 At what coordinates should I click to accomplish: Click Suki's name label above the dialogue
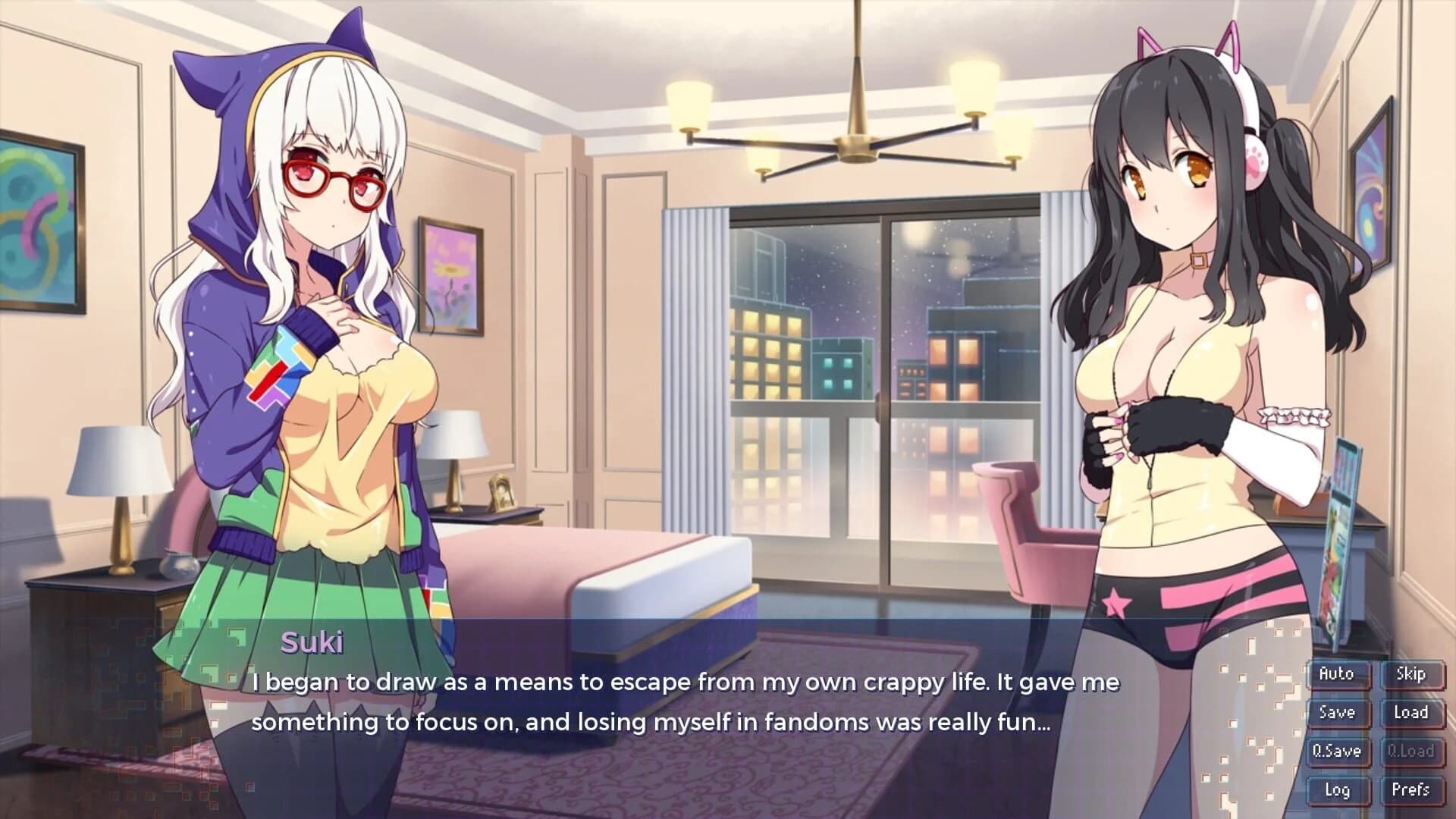pos(313,644)
